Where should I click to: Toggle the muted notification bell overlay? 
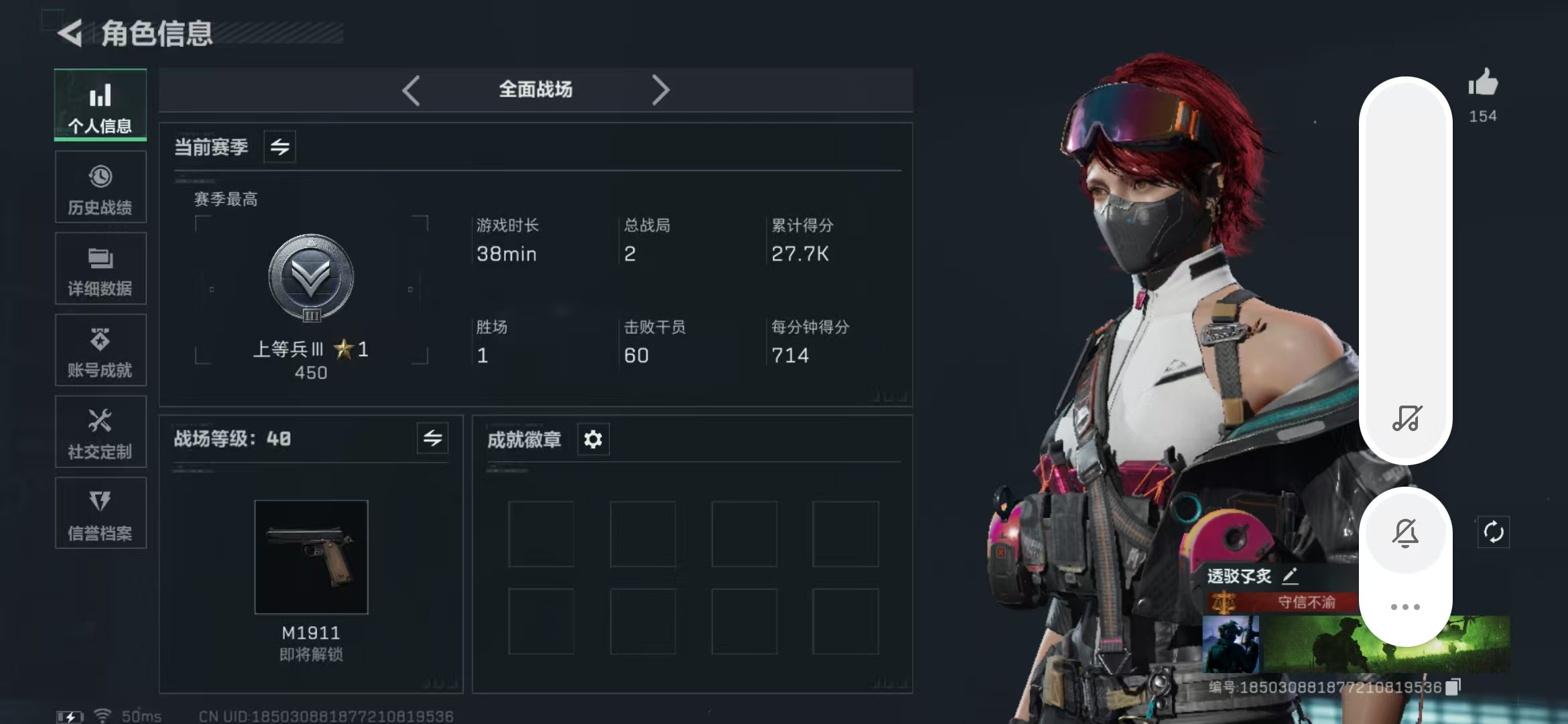point(1405,533)
